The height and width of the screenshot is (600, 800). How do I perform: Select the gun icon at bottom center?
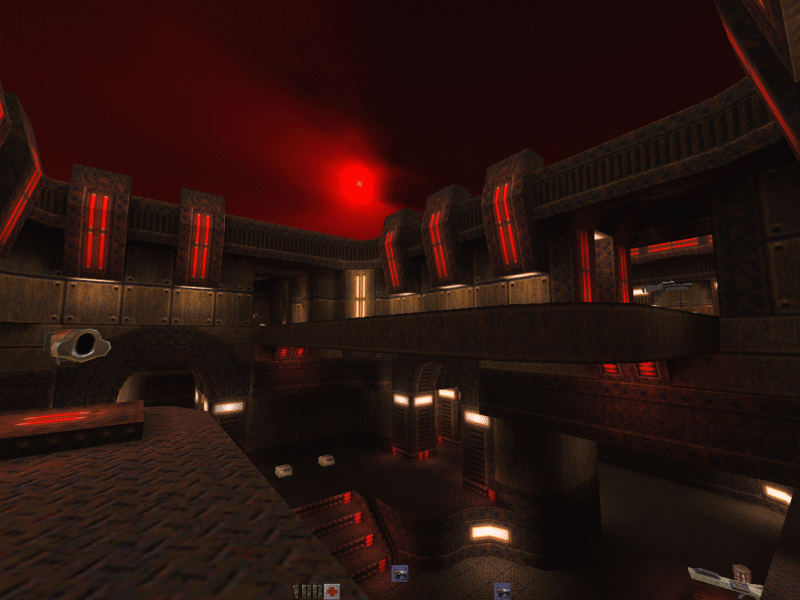tap(502, 591)
